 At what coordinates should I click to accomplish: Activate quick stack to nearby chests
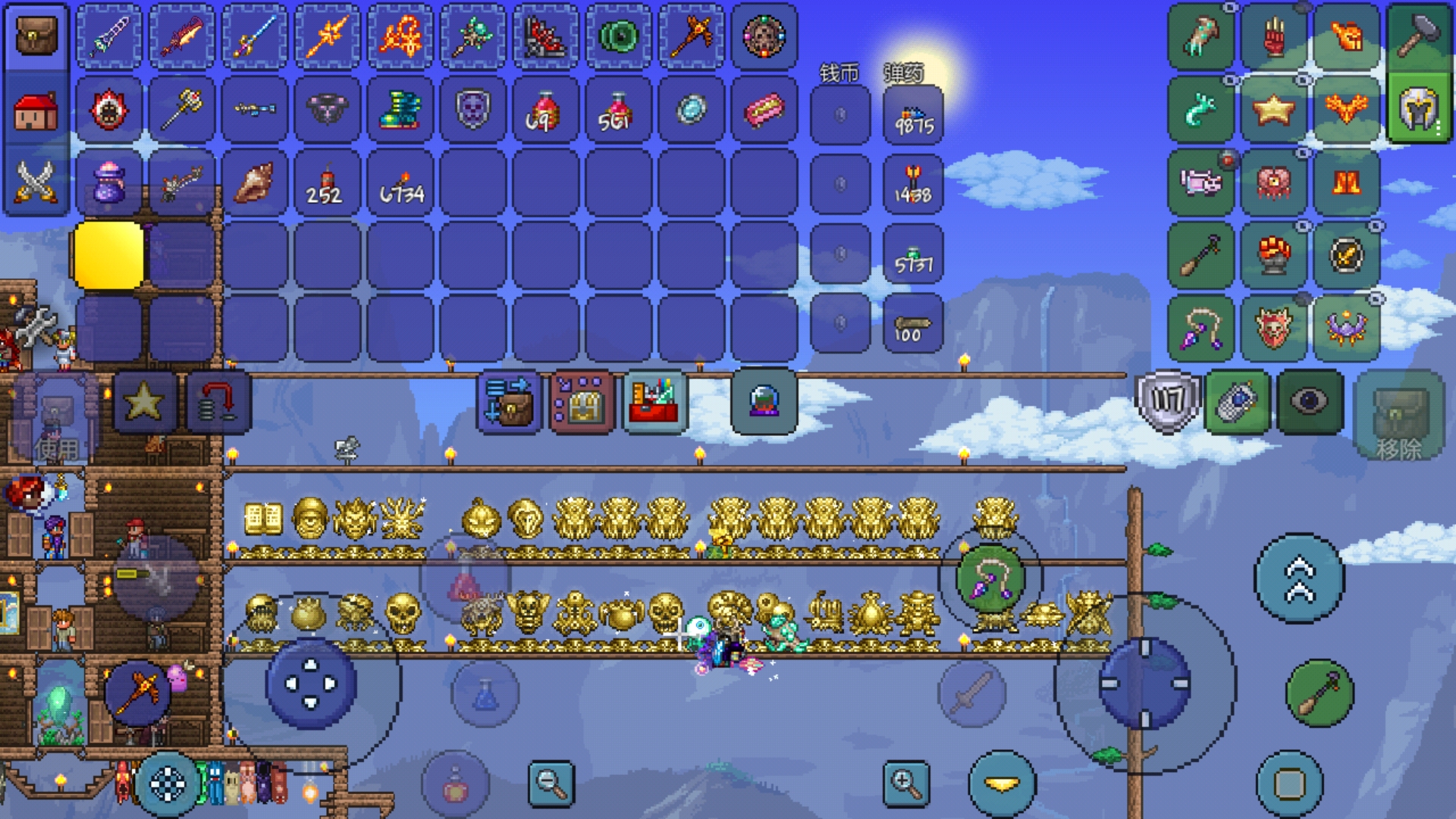(510, 402)
